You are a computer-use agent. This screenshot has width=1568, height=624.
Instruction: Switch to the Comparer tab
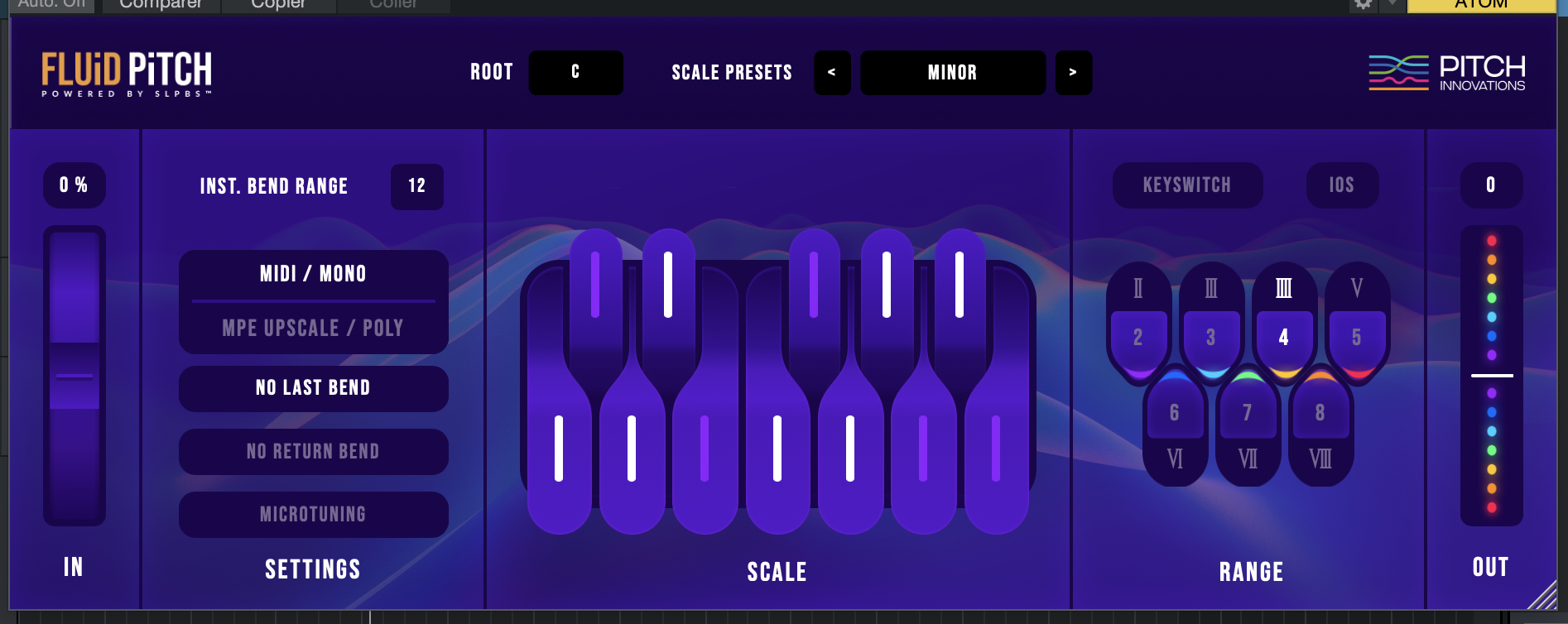pyautogui.click(x=160, y=4)
